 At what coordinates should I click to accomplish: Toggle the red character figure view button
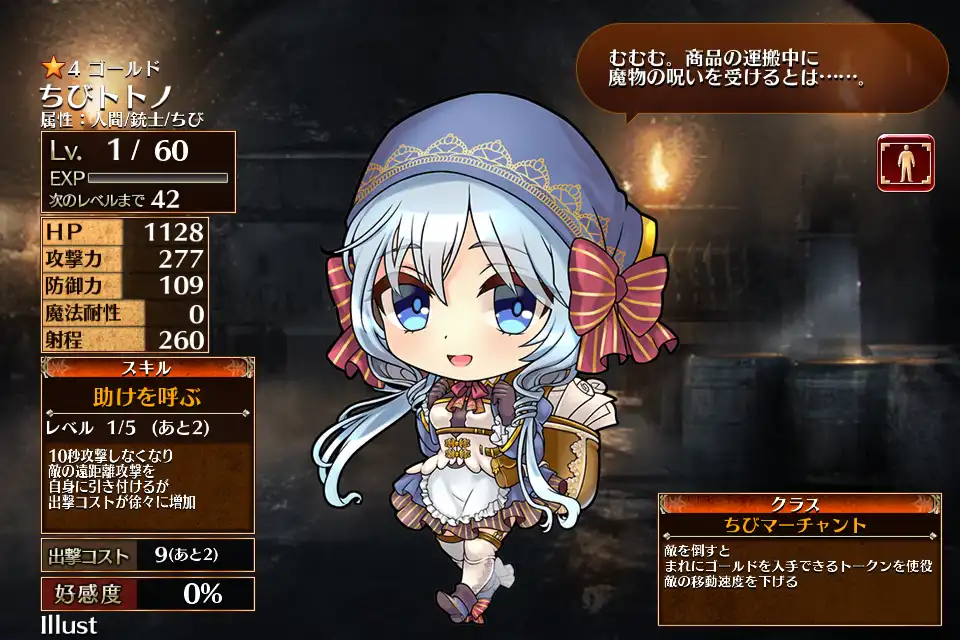click(906, 162)
